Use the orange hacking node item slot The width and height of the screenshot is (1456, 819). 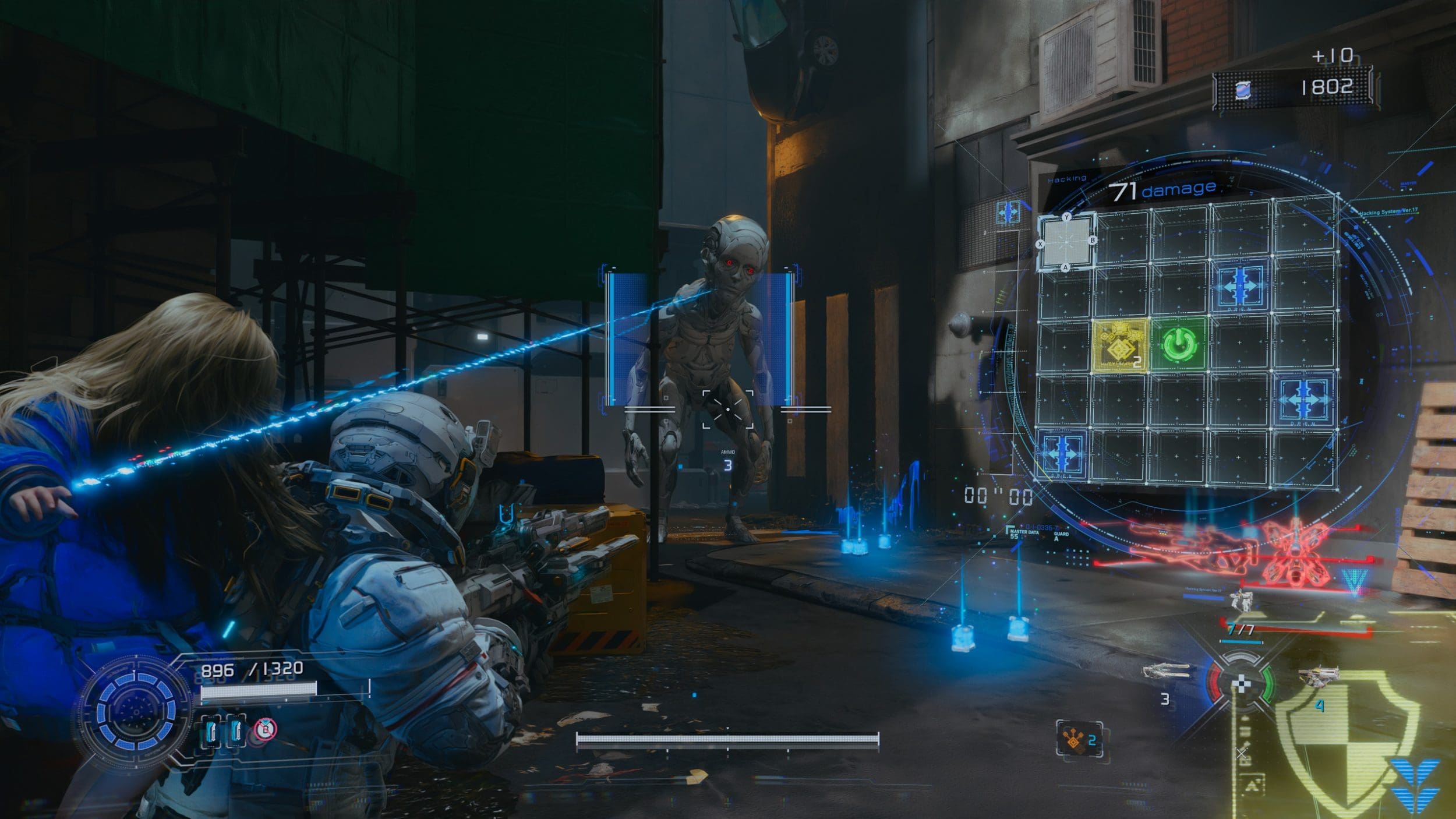tap(1079, 739)
